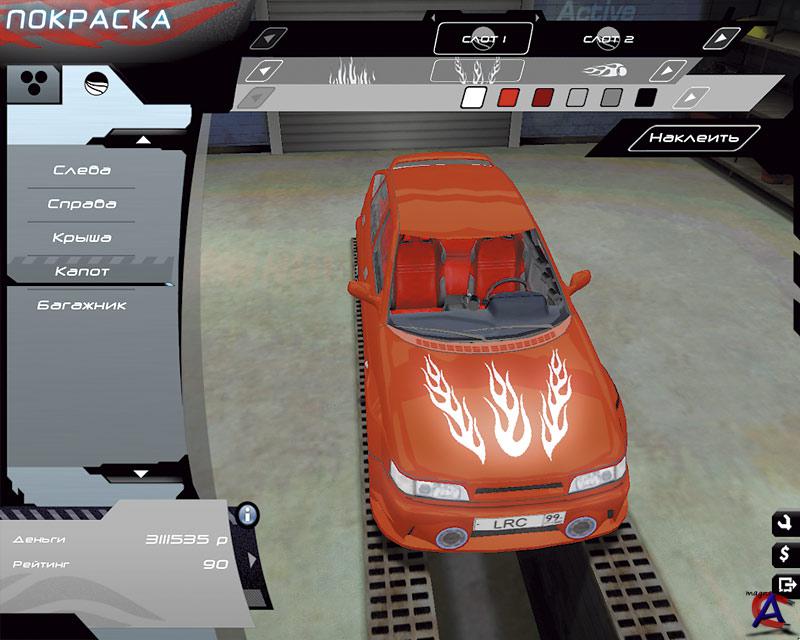Select Крыша in the body part list
Screen dimensions: 800x640
coord(82,238)
